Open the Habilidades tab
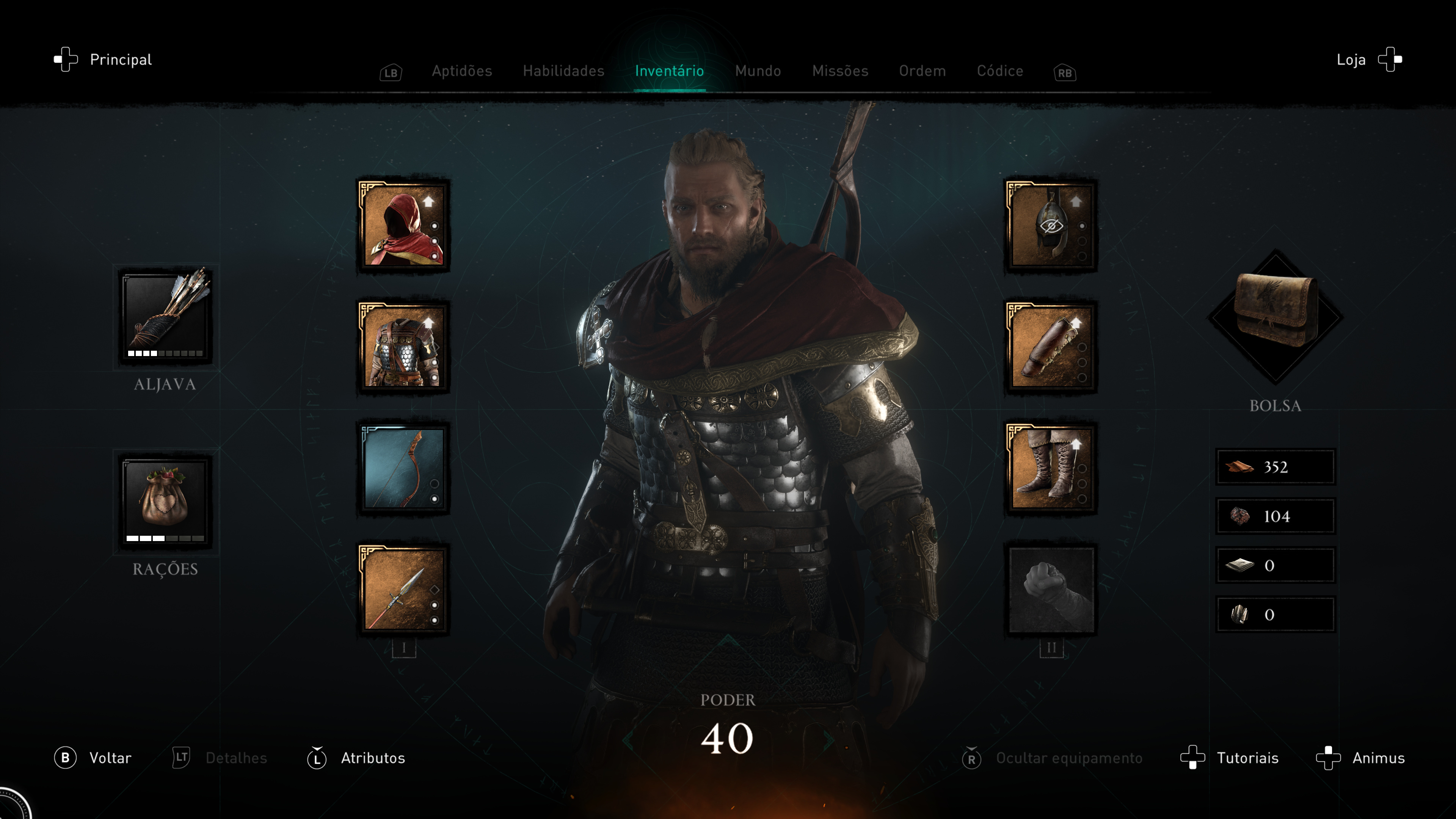Image resolution: width=1456 pixels, height=819 pixels. [x=563, y=71]
